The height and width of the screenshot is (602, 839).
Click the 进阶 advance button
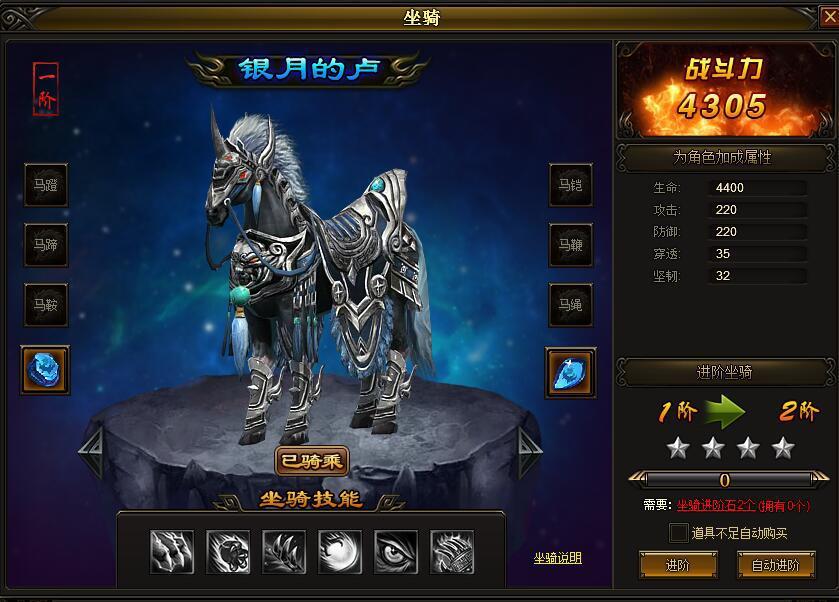pyautogui.click(x=677, y=565)
